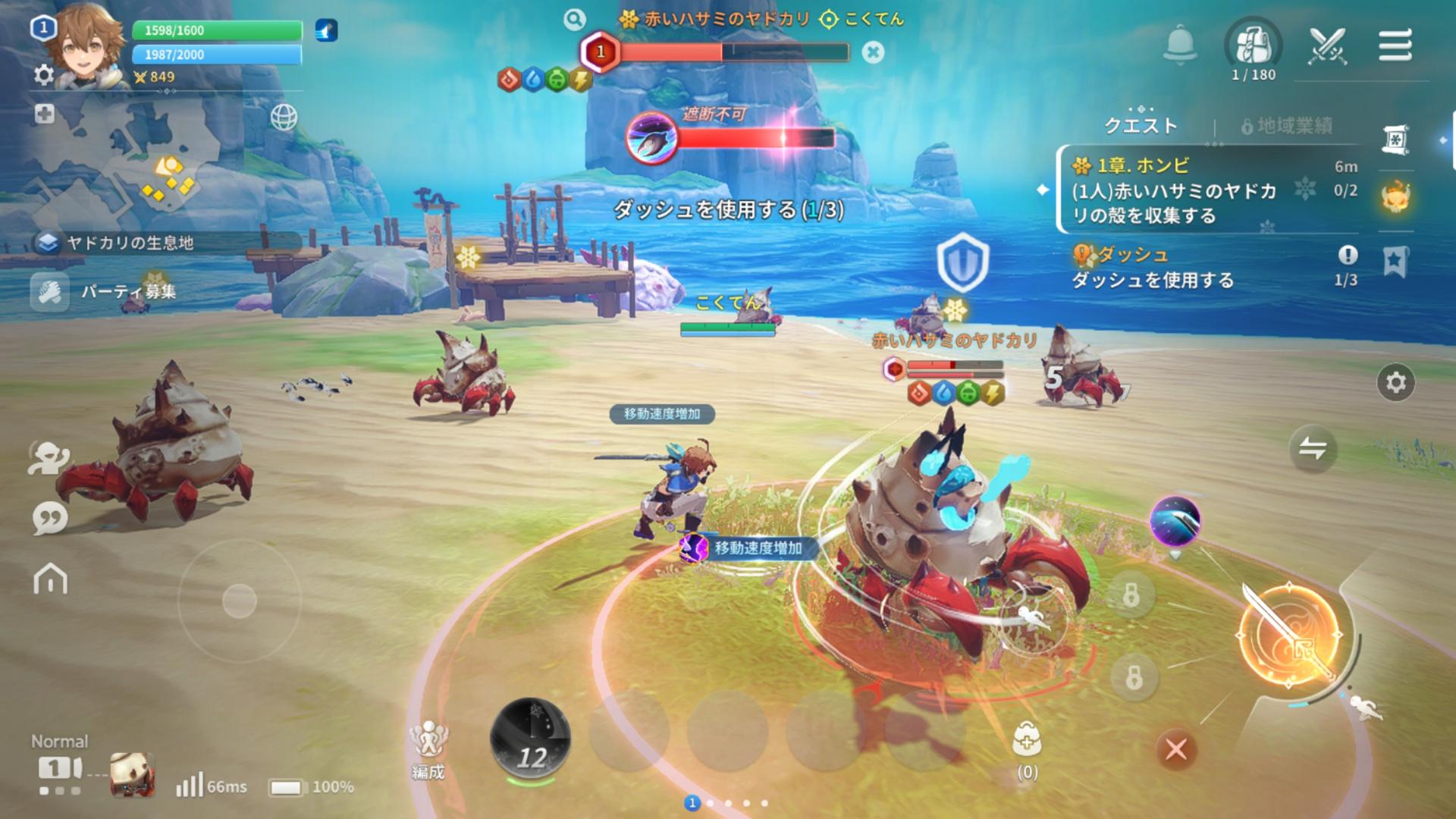Tap the home icon on left side

51,579
